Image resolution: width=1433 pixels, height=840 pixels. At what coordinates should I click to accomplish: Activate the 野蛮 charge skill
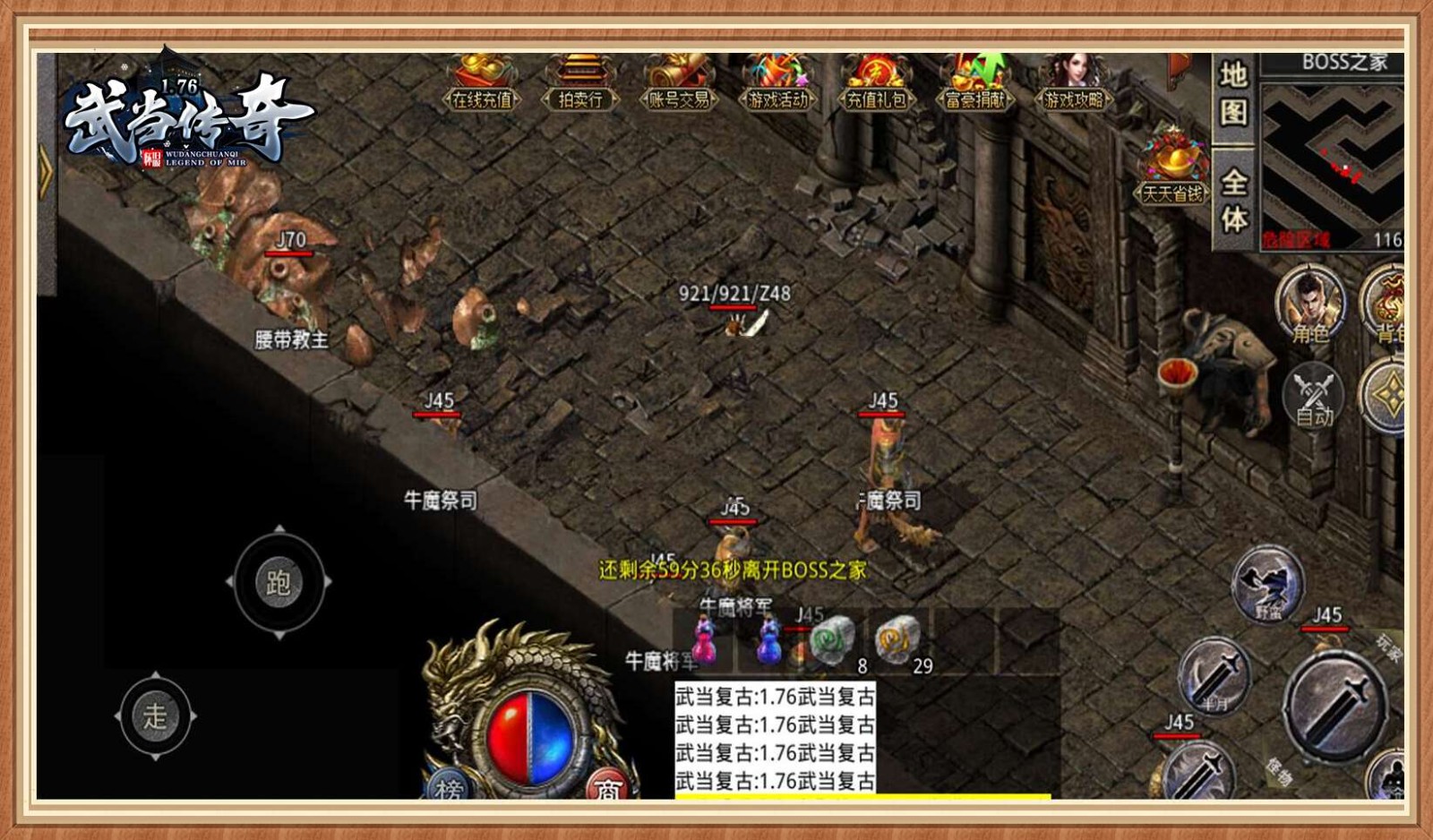(1267, 585)
